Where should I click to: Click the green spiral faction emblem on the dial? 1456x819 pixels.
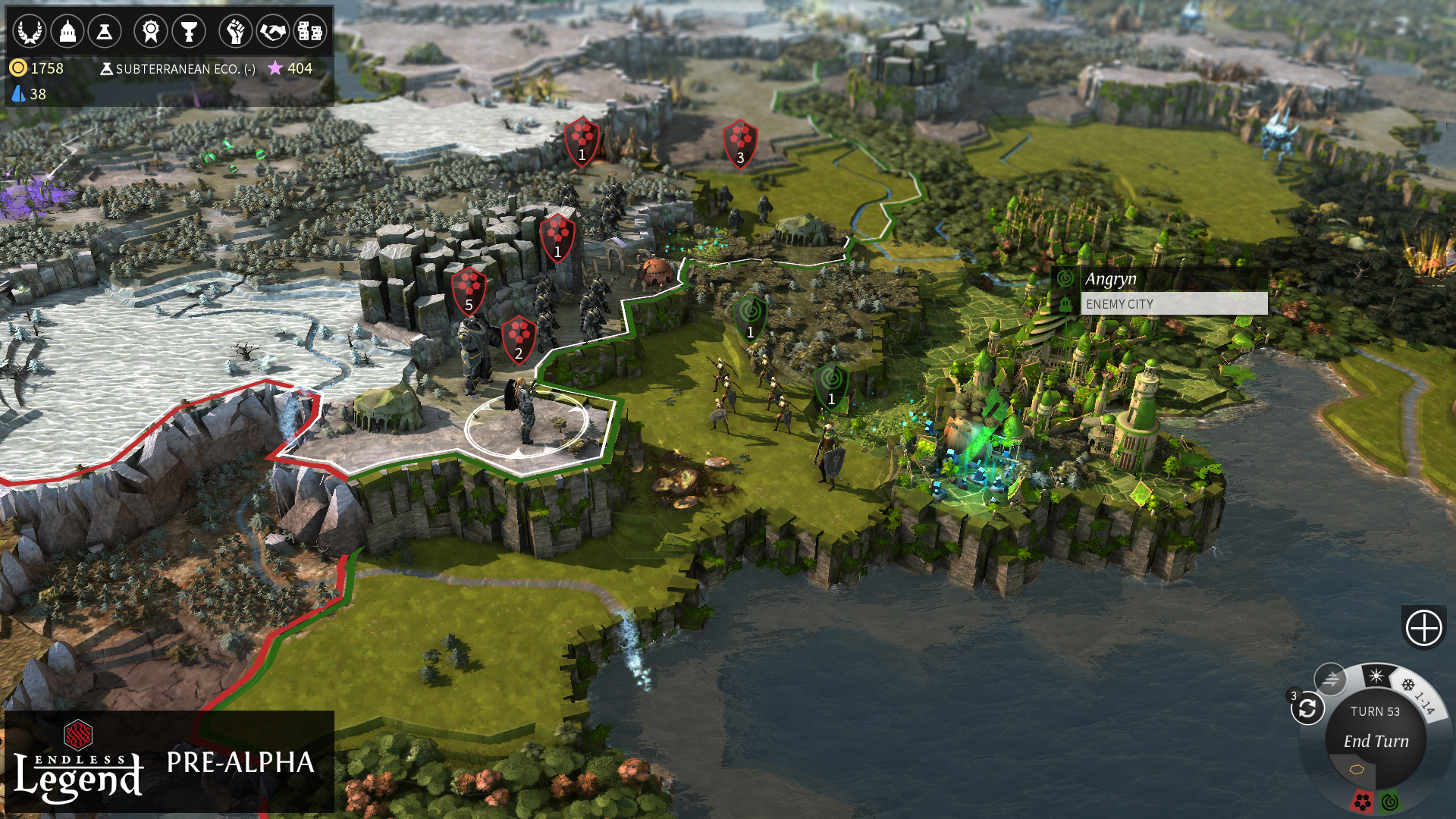1390,802
